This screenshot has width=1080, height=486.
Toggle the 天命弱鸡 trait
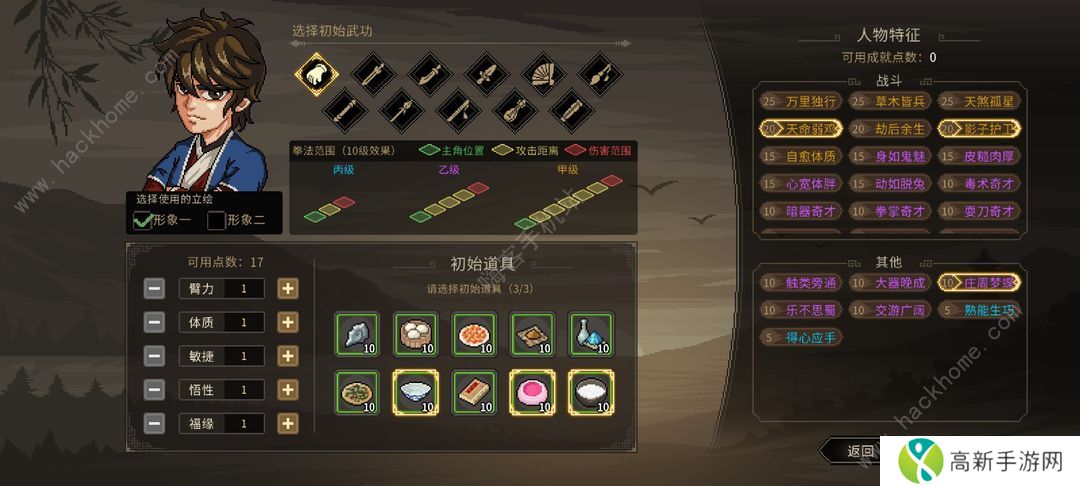801,129
